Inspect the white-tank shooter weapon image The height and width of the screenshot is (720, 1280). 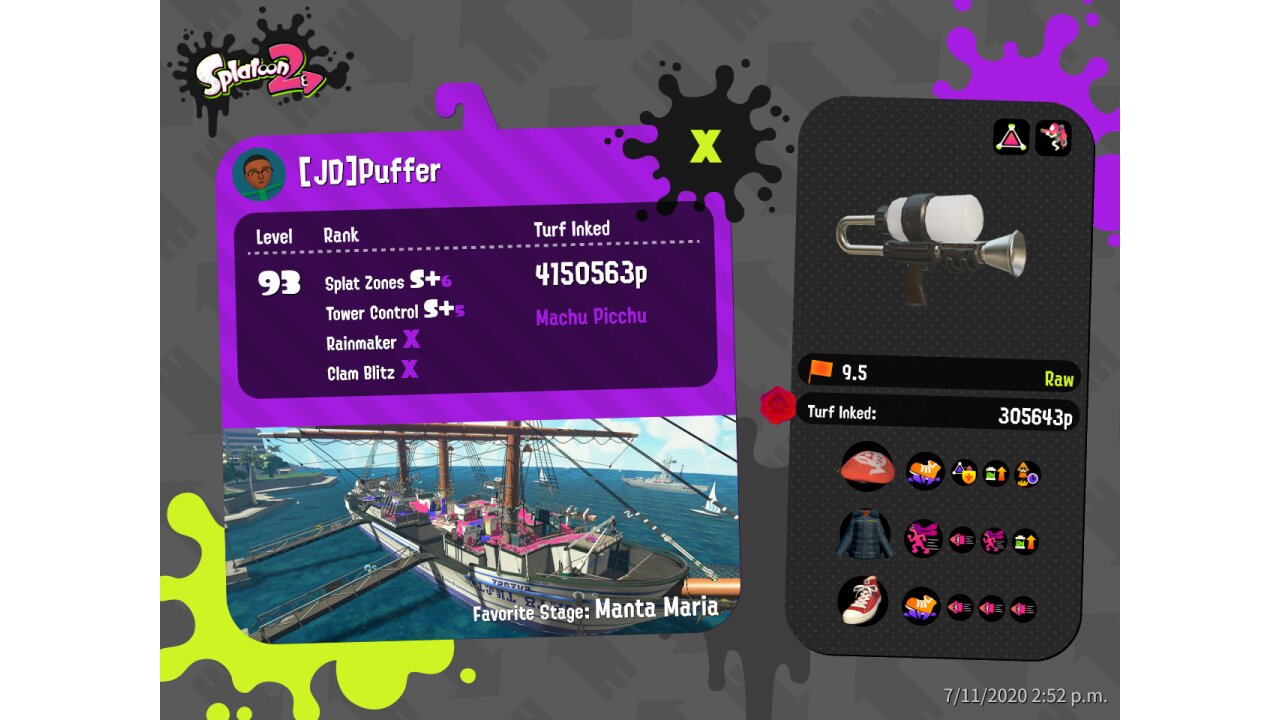click(x=930, y=245)
